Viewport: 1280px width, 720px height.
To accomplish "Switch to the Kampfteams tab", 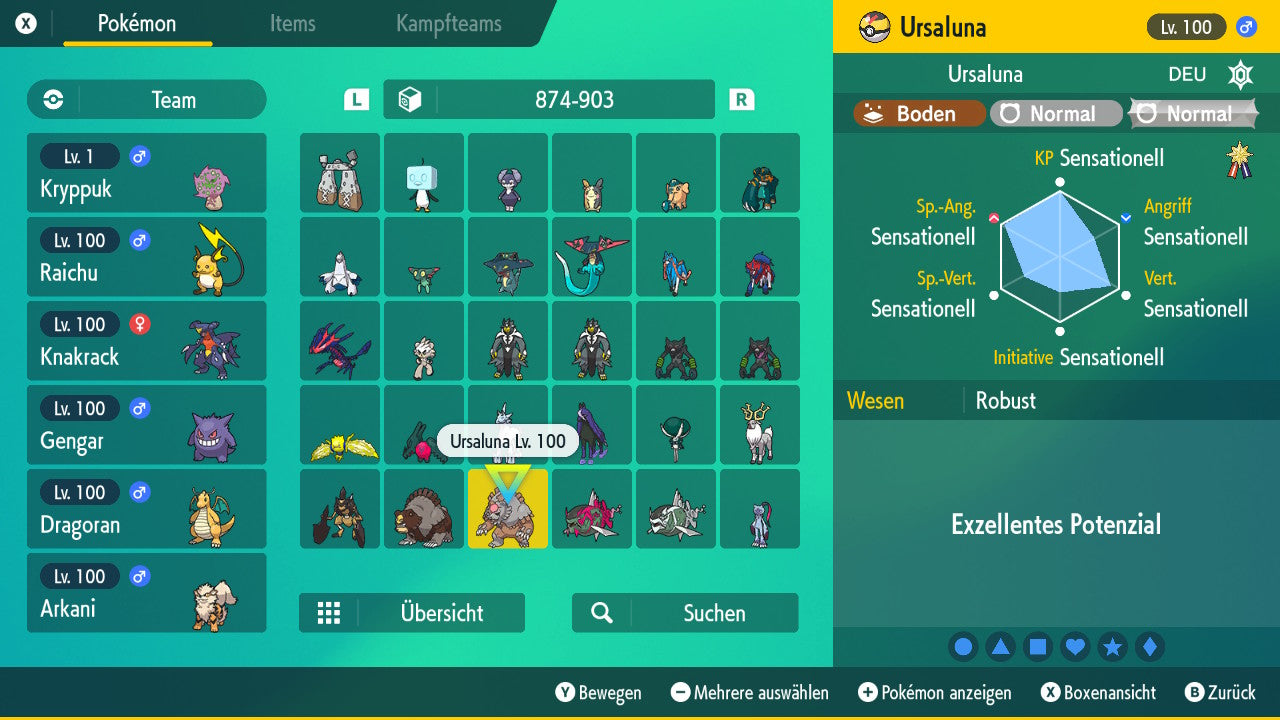I will (x=447, y=24).
